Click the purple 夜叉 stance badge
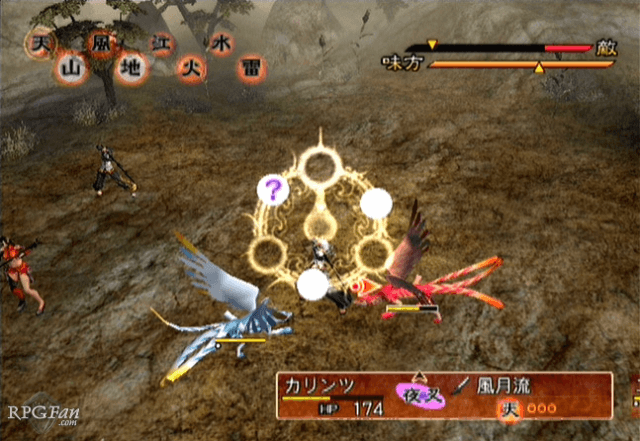 [422, 395]
